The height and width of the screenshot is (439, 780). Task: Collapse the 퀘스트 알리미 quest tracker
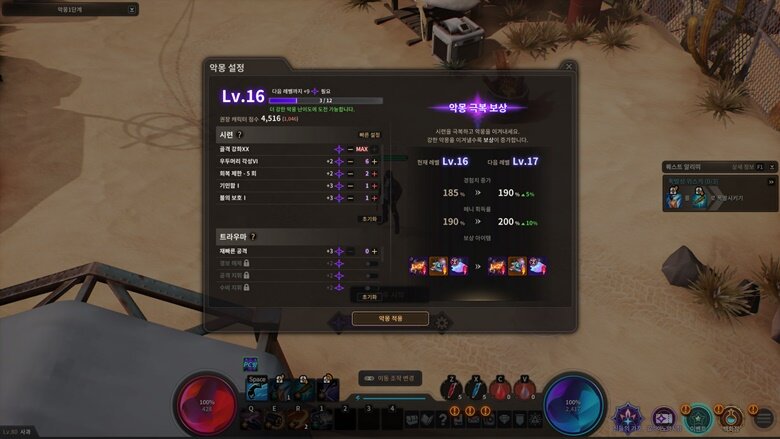pyautogui.click(x=769, y=166)
